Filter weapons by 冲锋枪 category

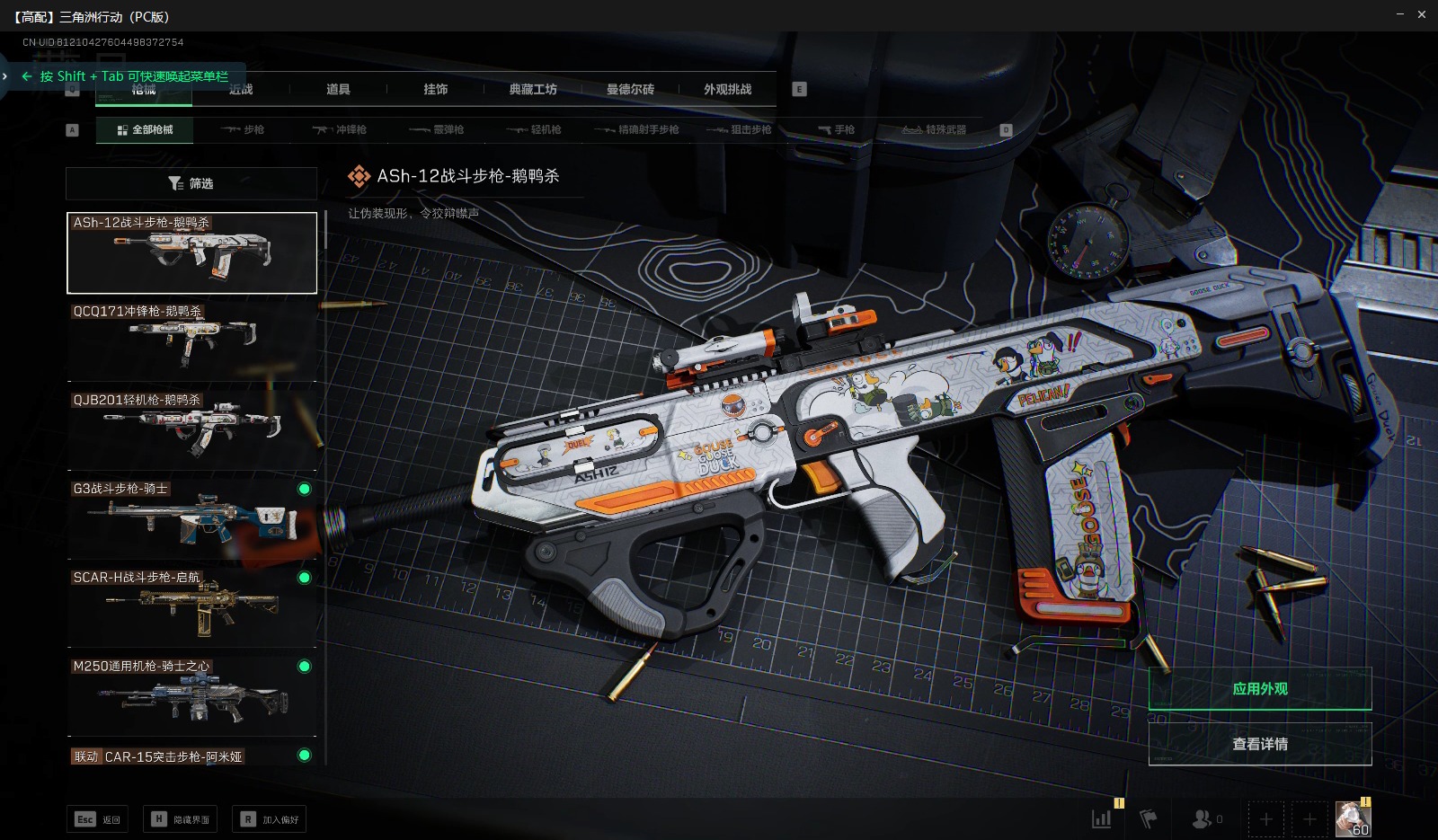[x=340, y=130]
